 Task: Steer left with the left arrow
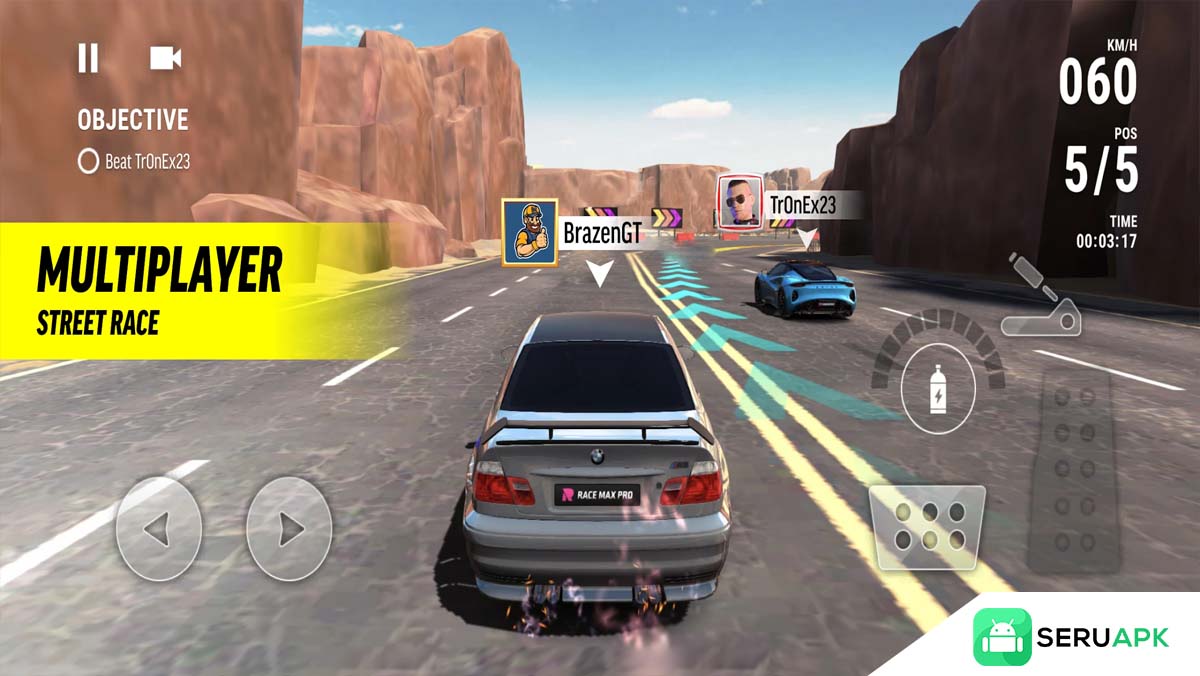[158, 528]
